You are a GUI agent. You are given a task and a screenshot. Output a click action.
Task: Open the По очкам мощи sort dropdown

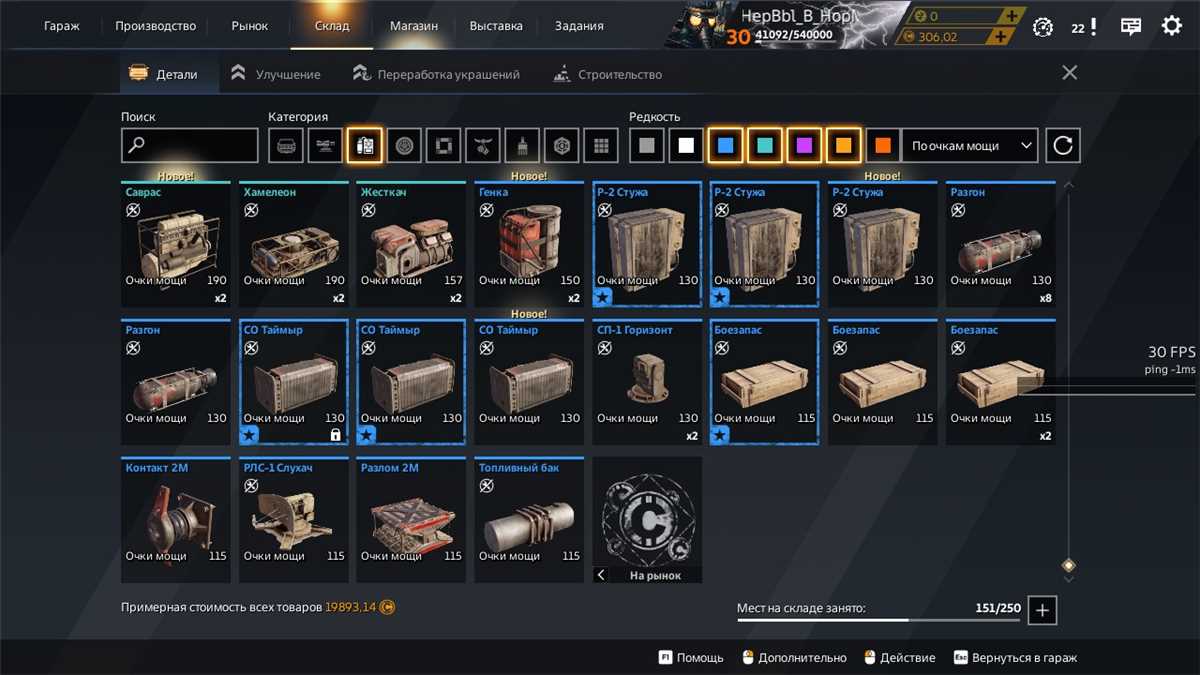point(970,146)
